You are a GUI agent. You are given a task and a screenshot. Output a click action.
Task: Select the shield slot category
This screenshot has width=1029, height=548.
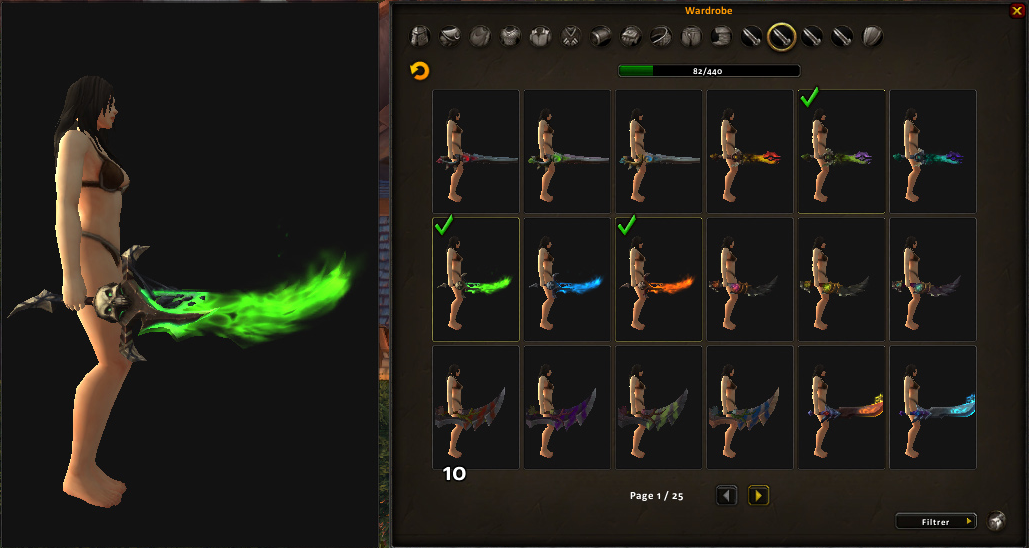coord(872,37)
